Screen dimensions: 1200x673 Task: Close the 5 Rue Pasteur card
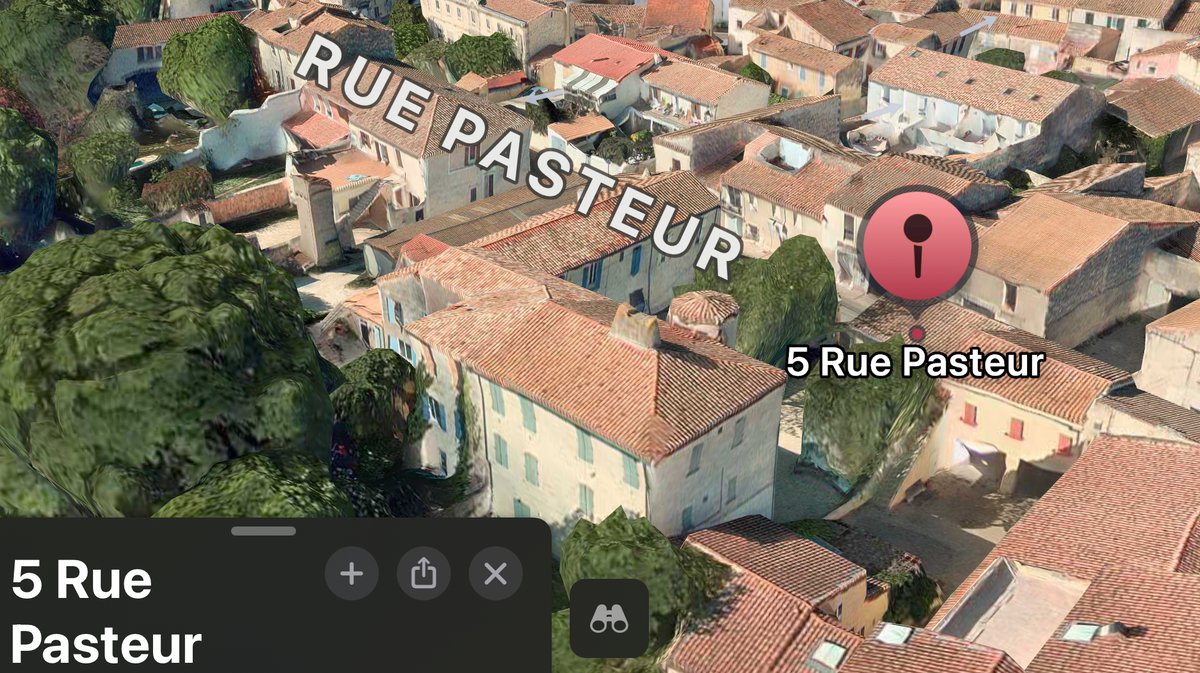pyautogui.click(x=496, y=574)
